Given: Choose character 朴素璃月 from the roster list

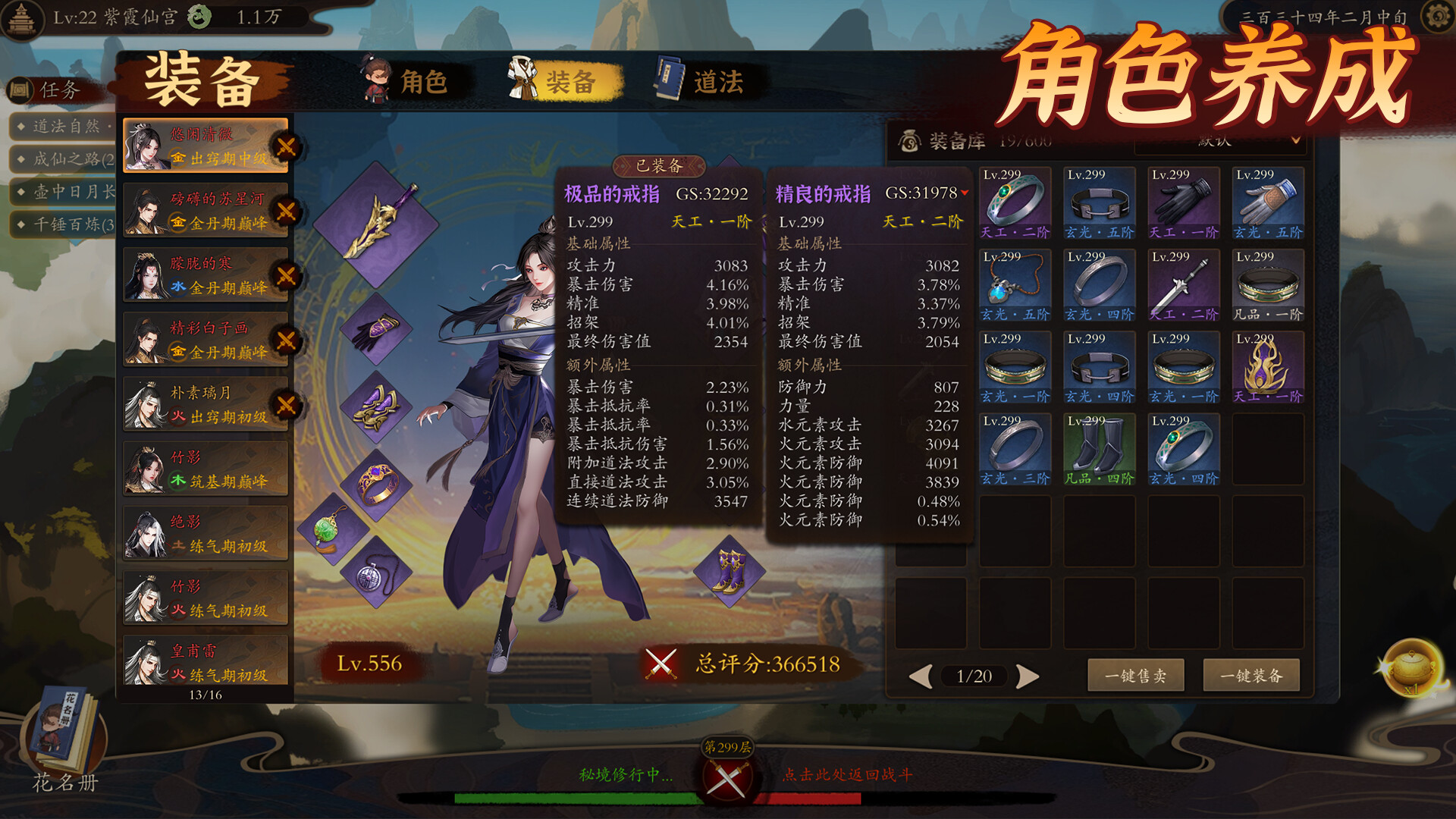Looking at the screenshot, I should [206, 404].
